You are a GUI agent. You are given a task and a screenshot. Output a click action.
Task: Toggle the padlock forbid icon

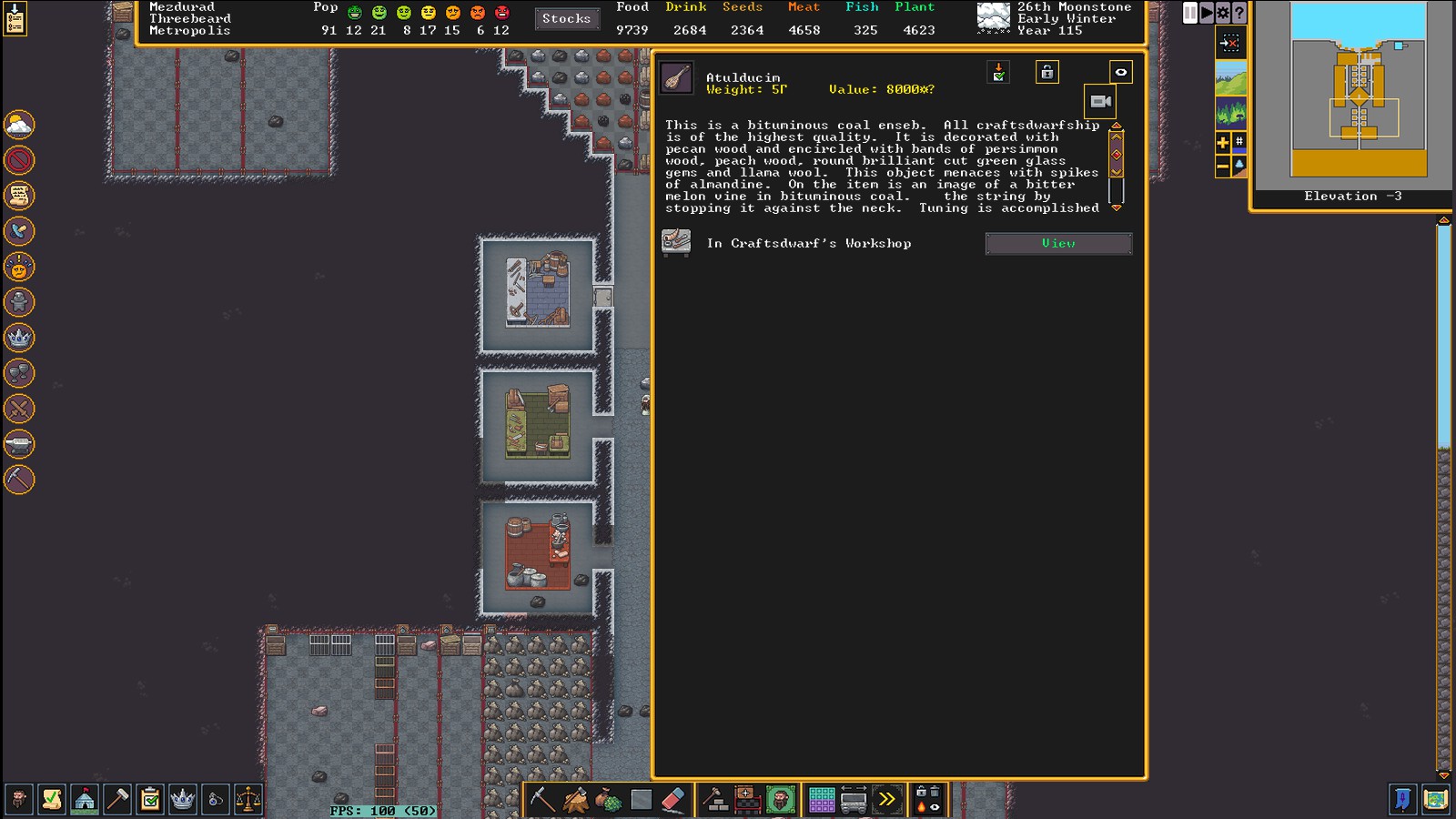coord(1047,72)
